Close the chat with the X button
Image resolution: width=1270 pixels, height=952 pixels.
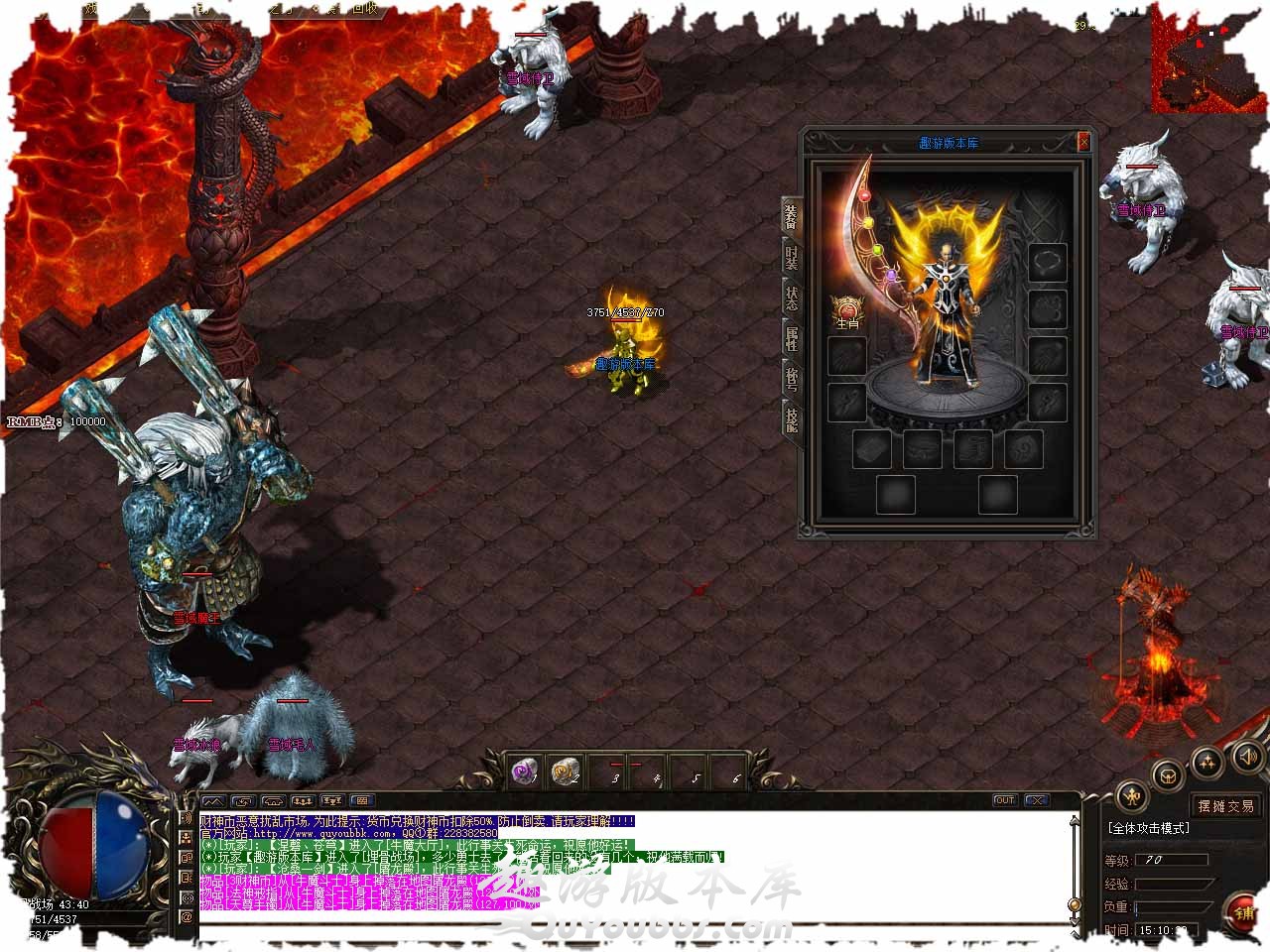[x=1037, y=800]
